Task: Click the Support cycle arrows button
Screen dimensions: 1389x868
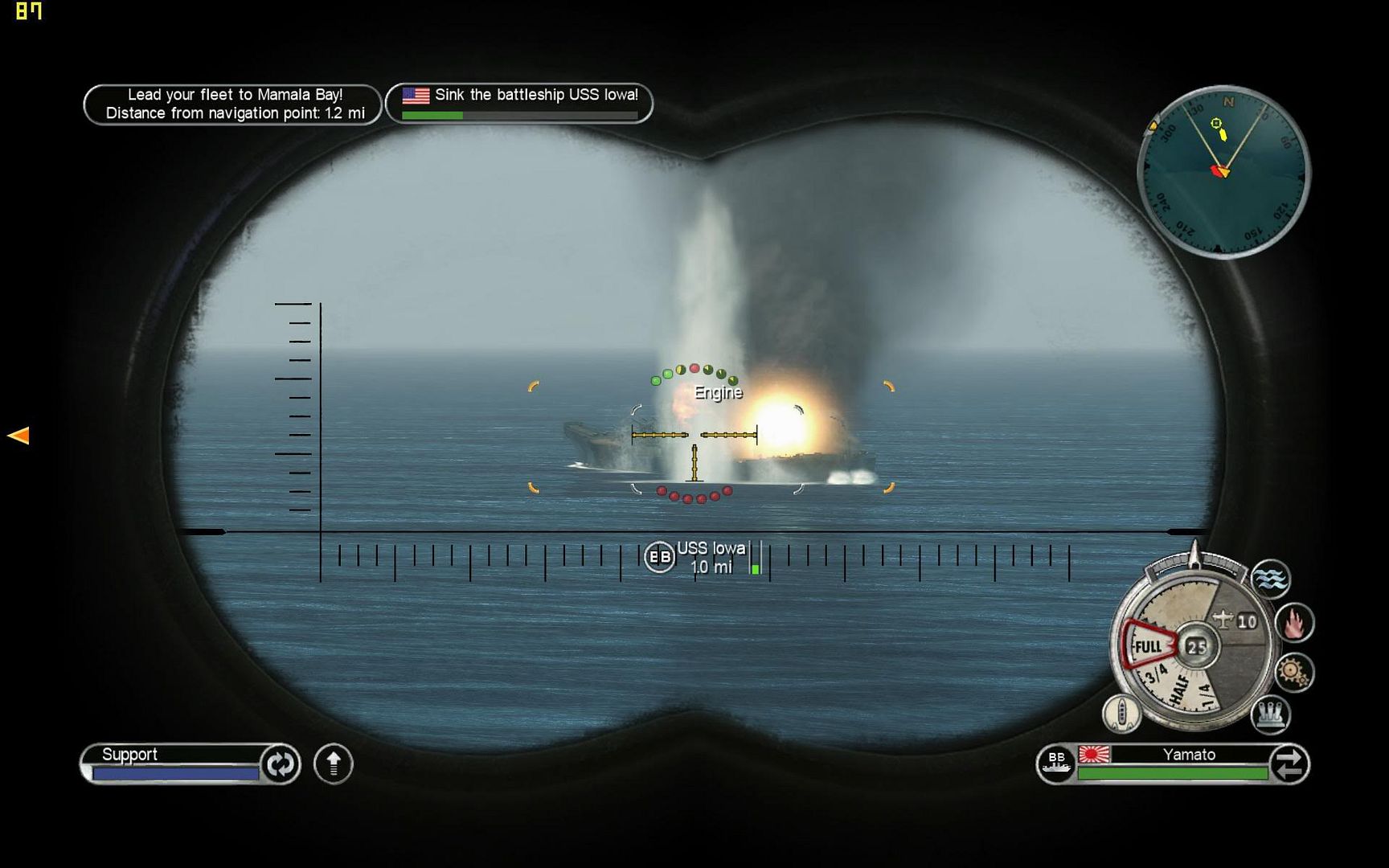Action: (x=280, y=764)
